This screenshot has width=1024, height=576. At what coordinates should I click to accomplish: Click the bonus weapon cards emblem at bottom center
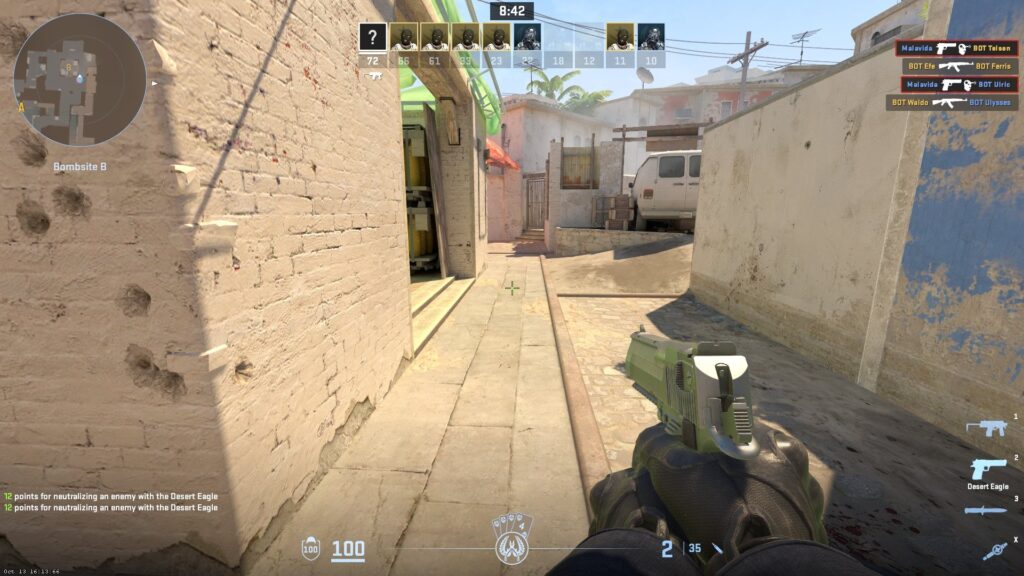click(x=512, y=542)
